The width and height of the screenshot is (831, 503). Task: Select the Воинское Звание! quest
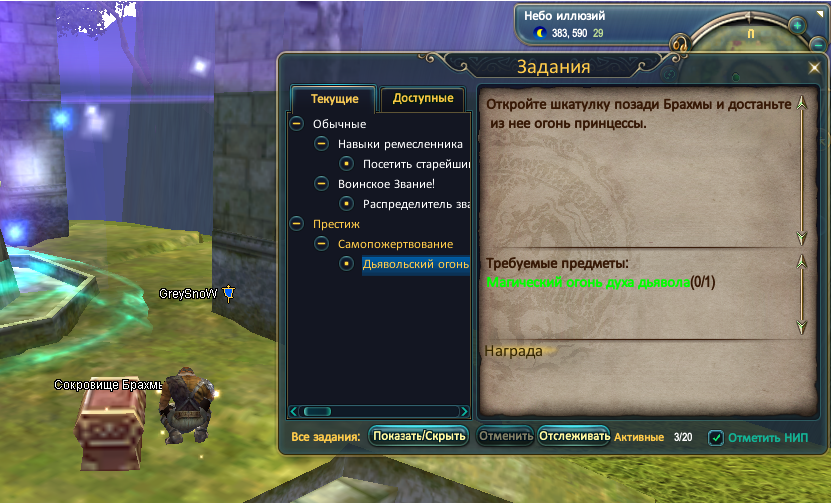coord(386,184)
